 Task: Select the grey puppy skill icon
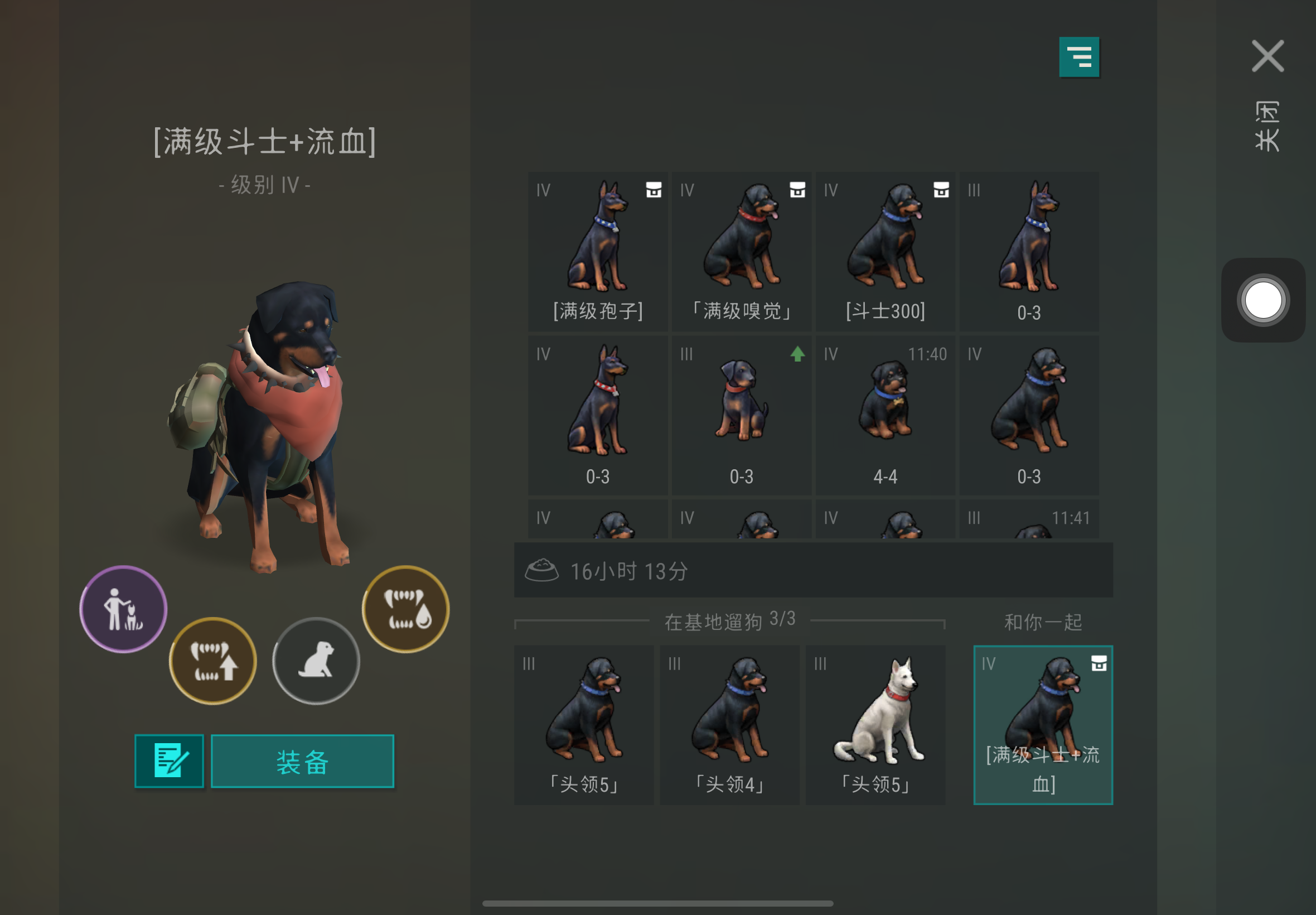click(x=316, y=661)
